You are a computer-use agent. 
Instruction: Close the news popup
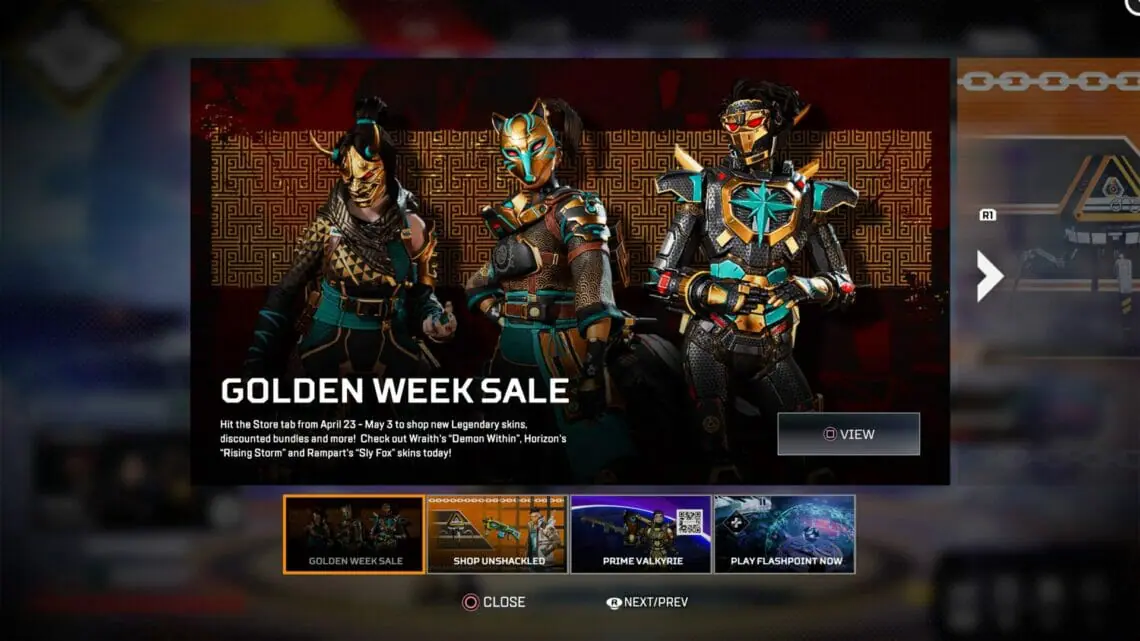[x=493, y=602]
